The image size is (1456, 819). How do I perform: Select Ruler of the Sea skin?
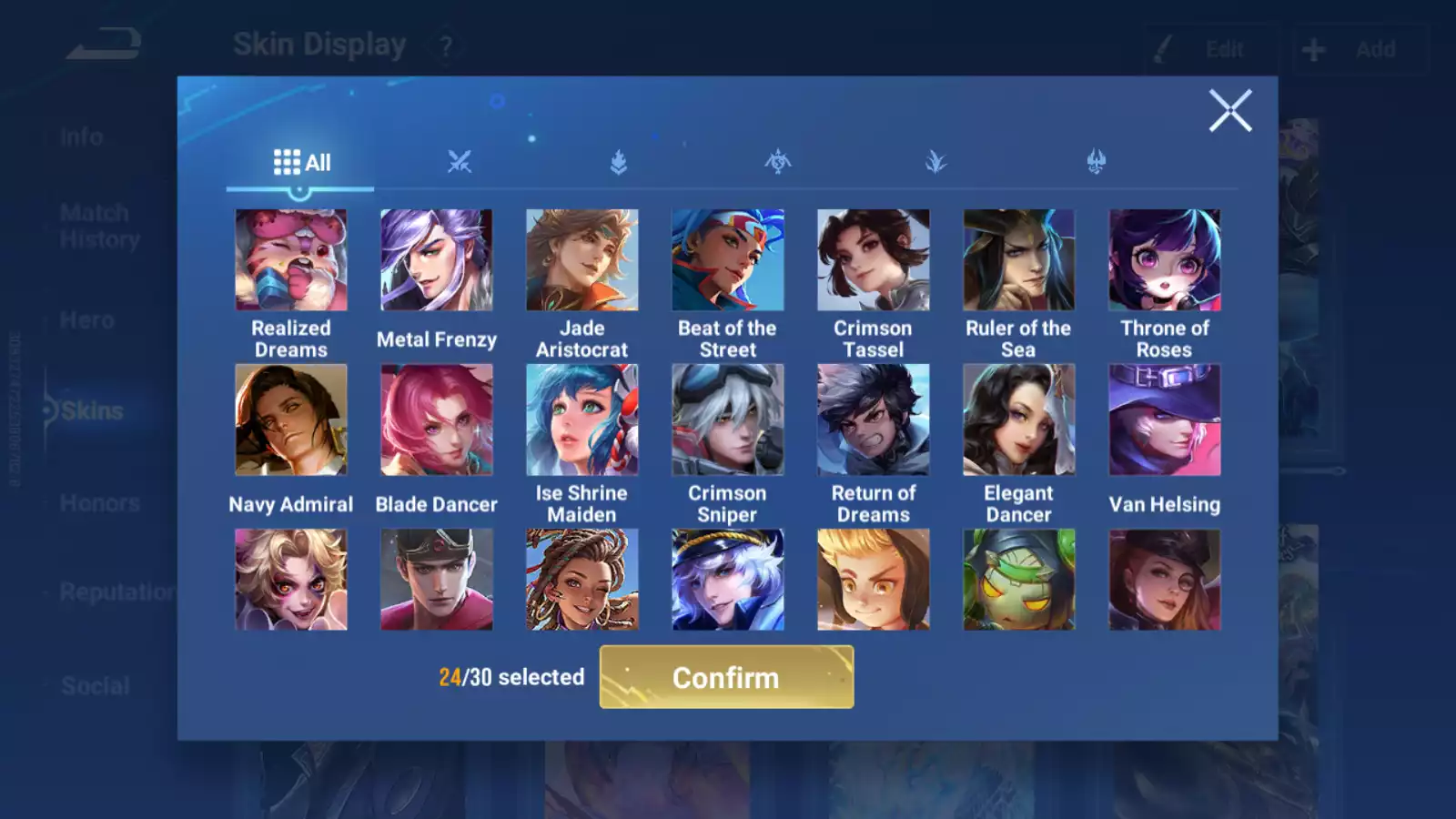1019,260
